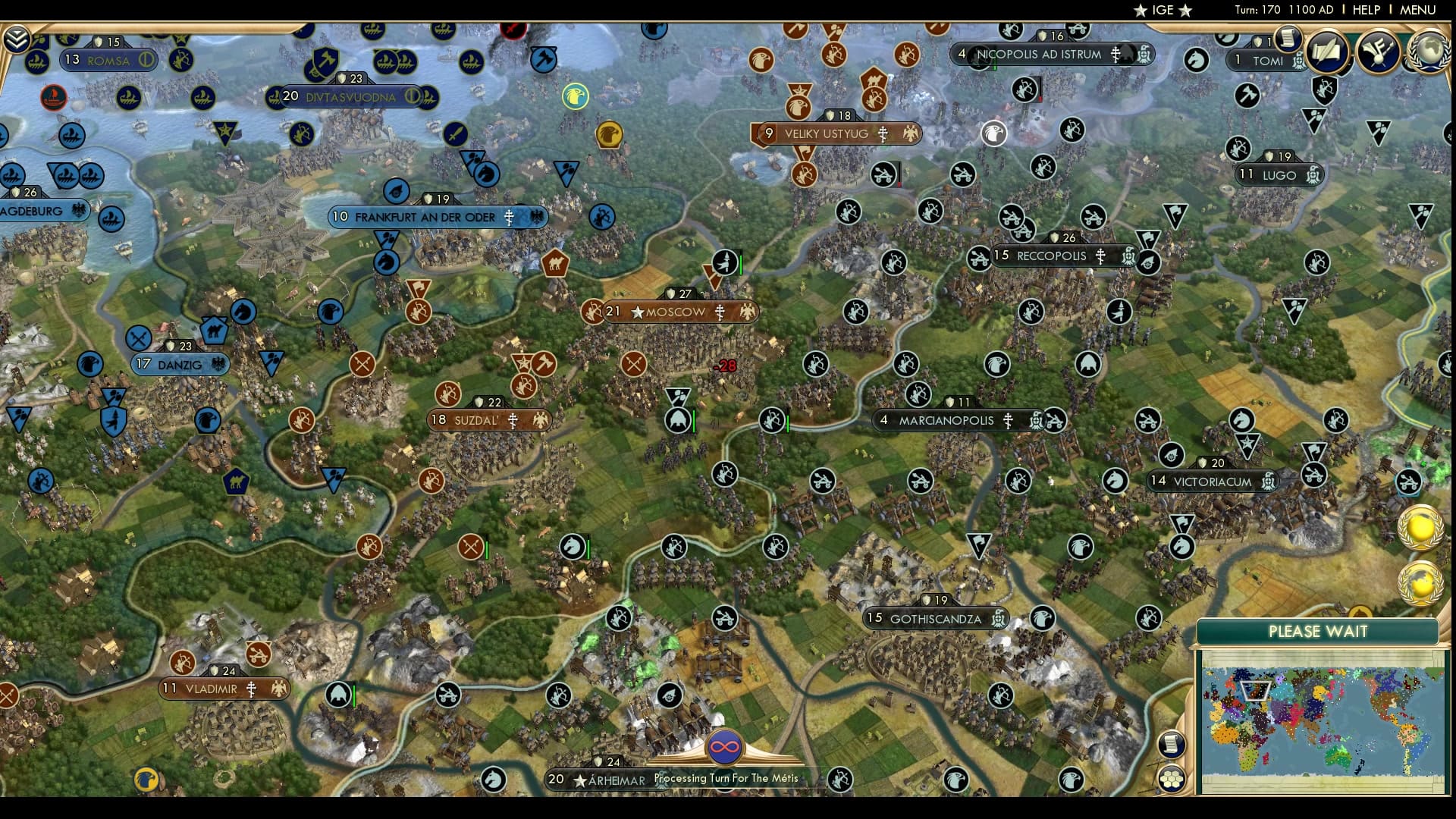Viewport: 1456px width, 819px height.
Task: Open the Social Policies screen icon
Action: click(x=1328, y=53)
